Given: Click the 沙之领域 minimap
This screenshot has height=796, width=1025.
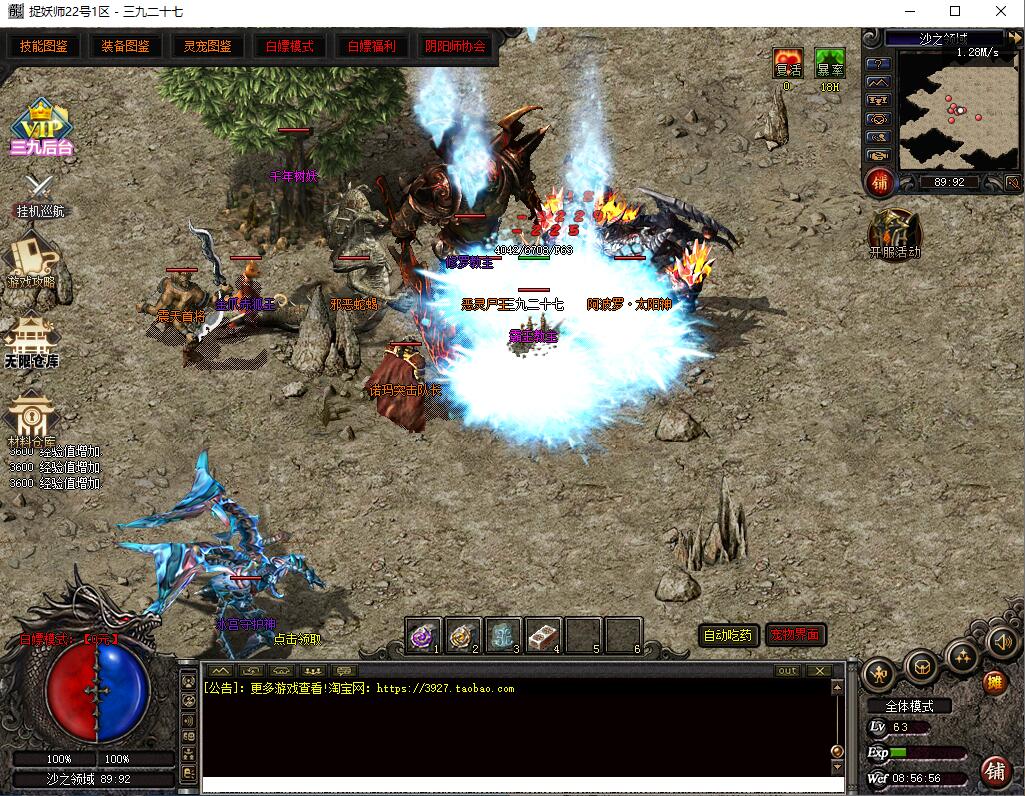Looking at the screenshot, I should click(x=944, y=108).
